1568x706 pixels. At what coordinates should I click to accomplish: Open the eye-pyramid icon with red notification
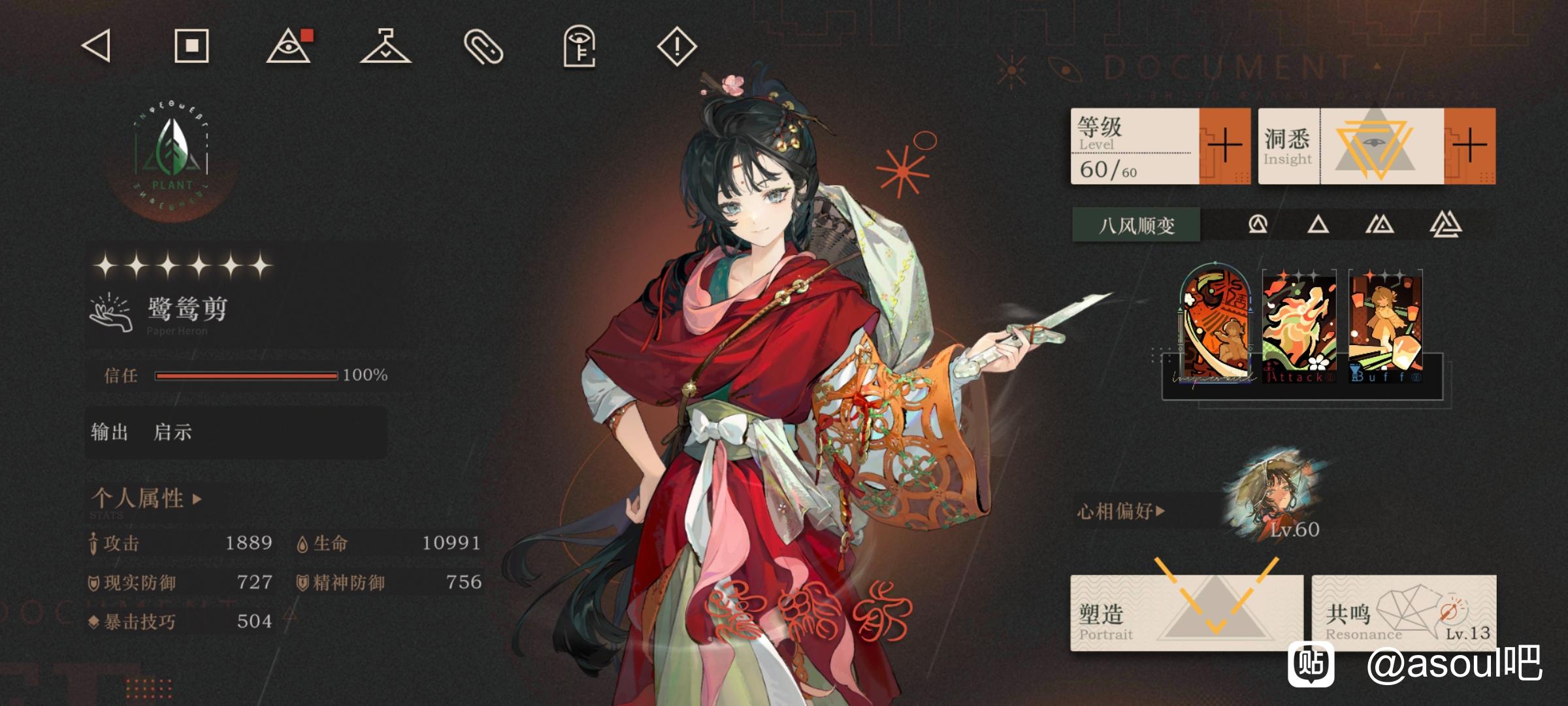289,46
